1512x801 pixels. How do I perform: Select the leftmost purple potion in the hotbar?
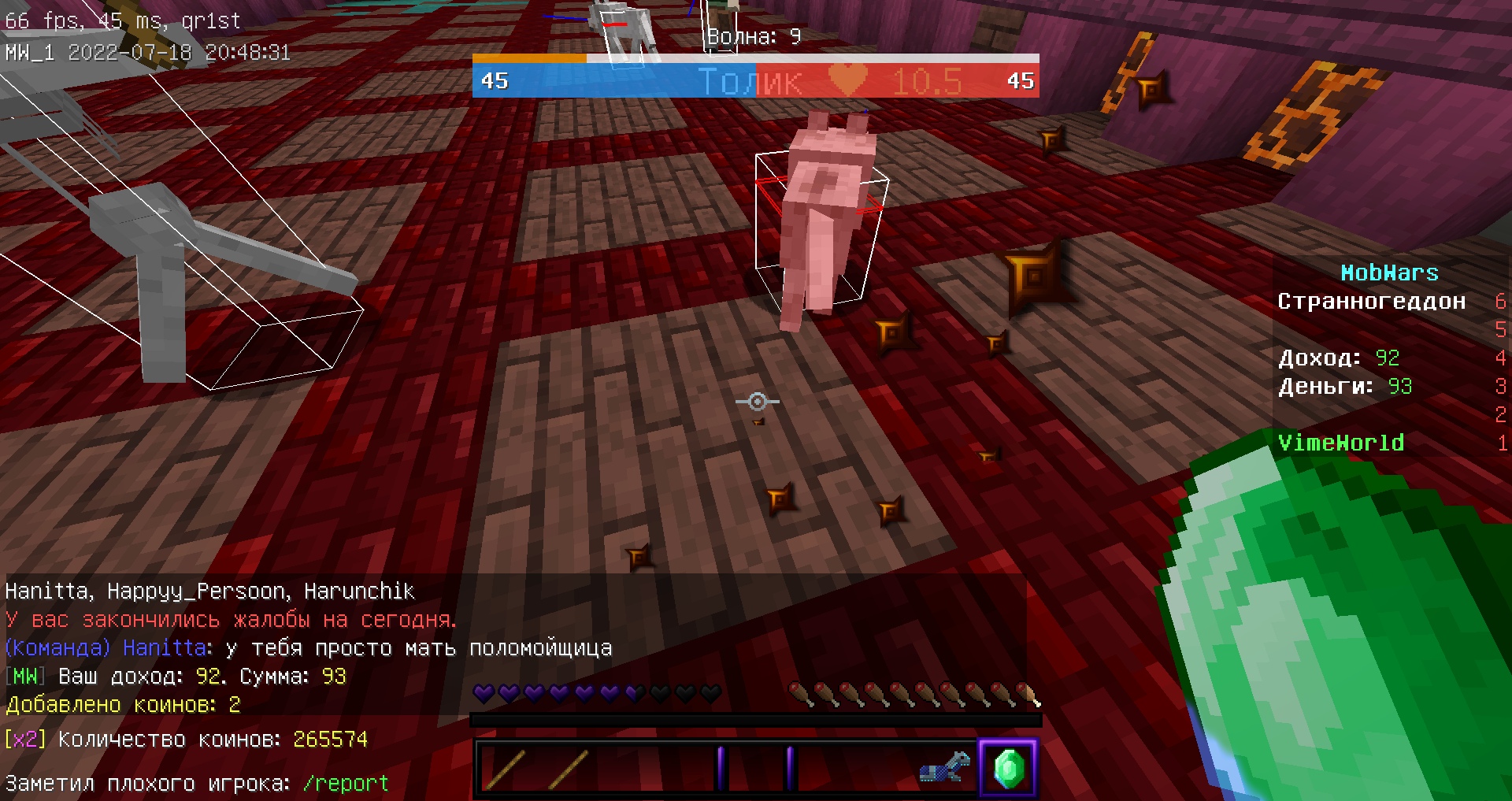click(721, 768)
